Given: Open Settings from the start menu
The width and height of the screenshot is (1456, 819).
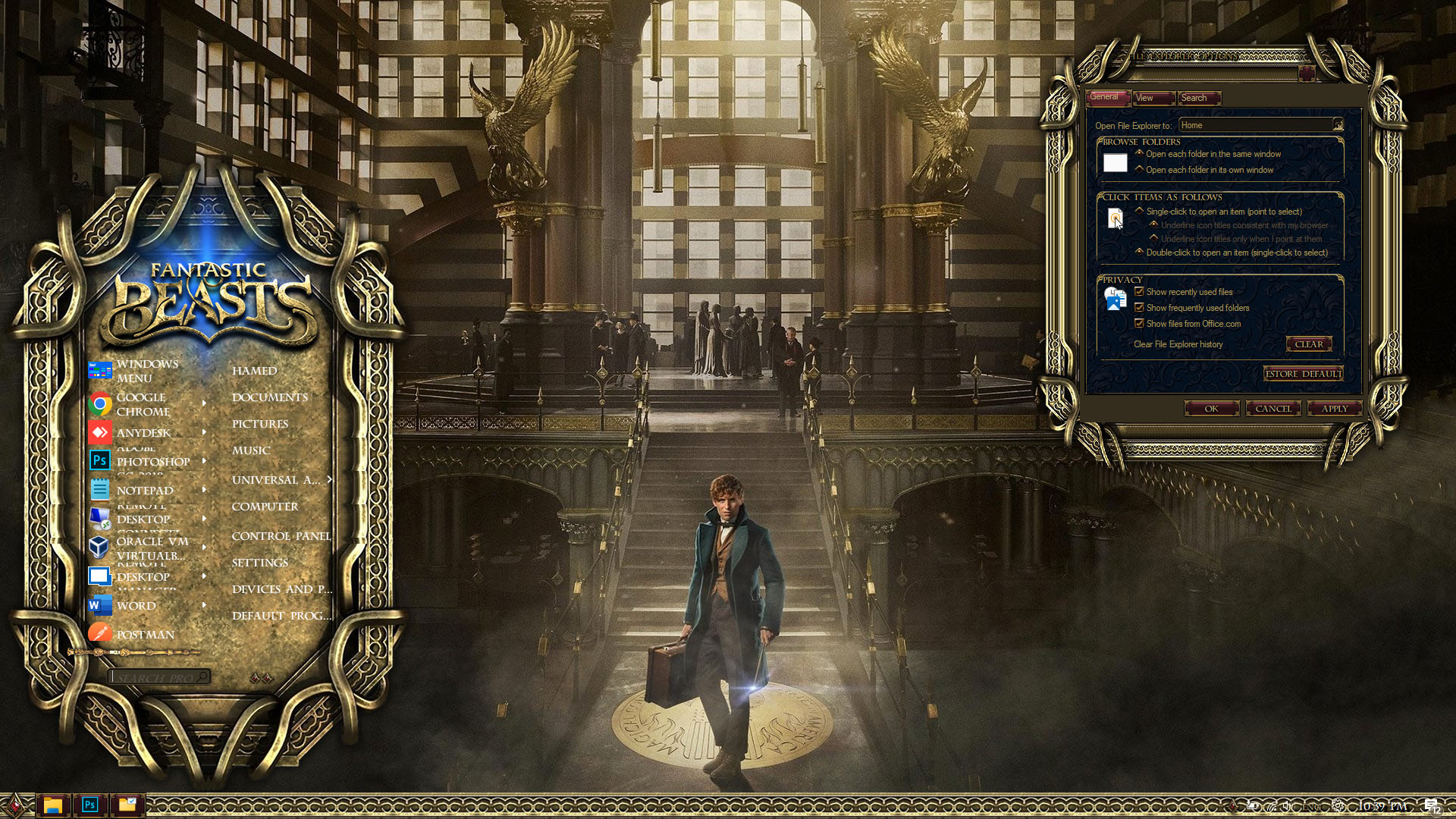Looking at the screenshot, I should 260,563.
